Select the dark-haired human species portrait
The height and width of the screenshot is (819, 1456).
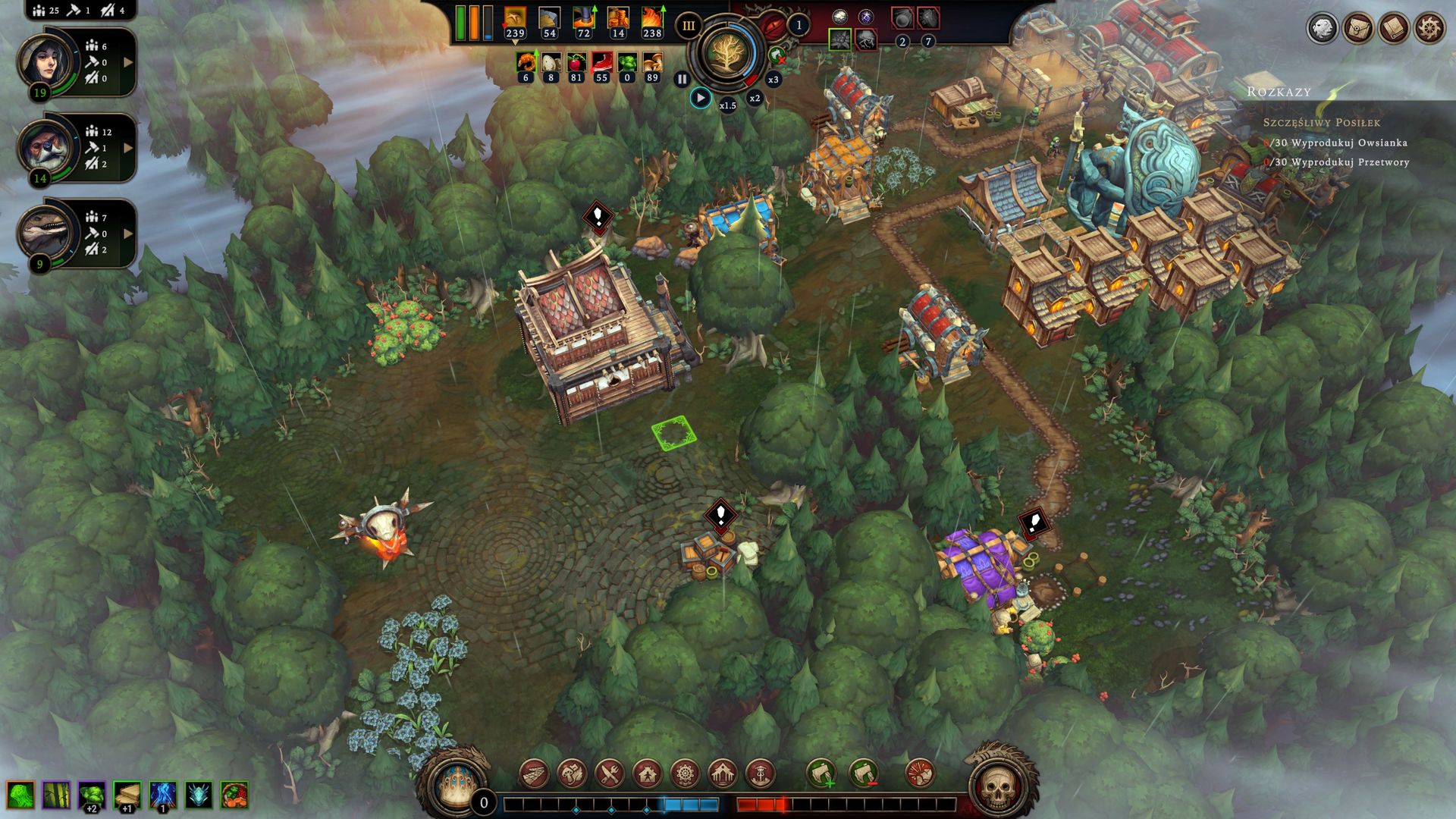tap(47, 61)
